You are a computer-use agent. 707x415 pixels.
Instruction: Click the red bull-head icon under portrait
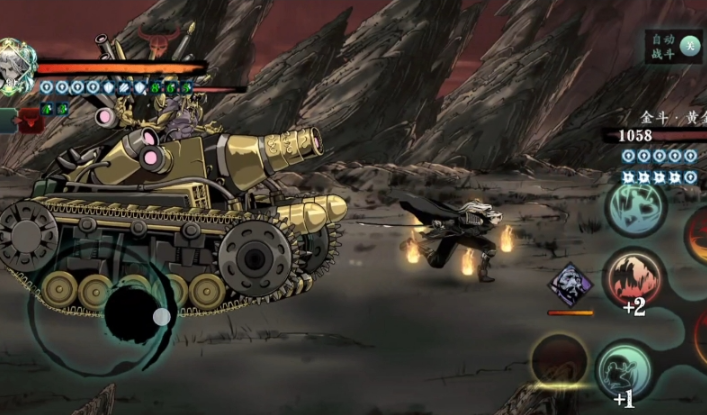pos(31,122)
